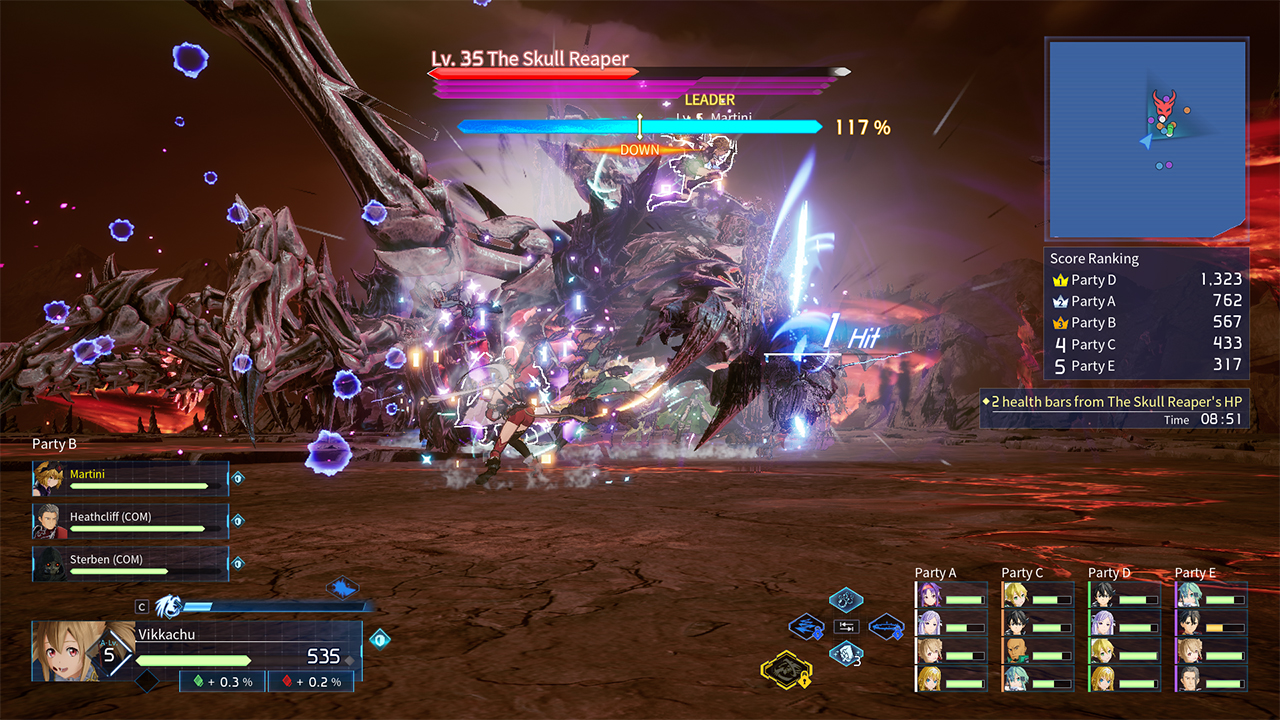Viewport: 1280px width, 720px height.
Task: Choose Sterben (COM) in the party list
Action: (130, 563)
